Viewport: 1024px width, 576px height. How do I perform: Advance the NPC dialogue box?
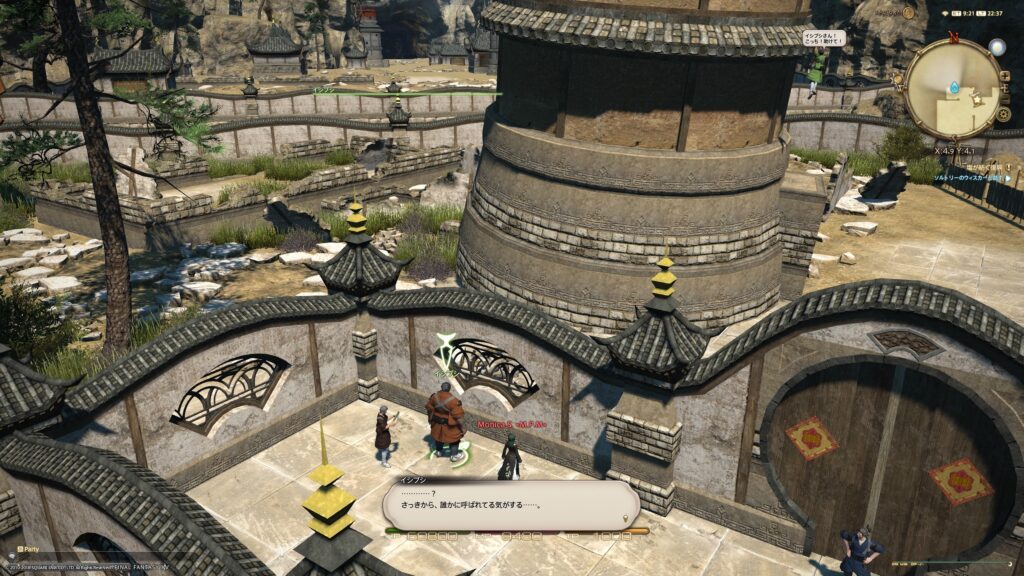coord(510,505)
